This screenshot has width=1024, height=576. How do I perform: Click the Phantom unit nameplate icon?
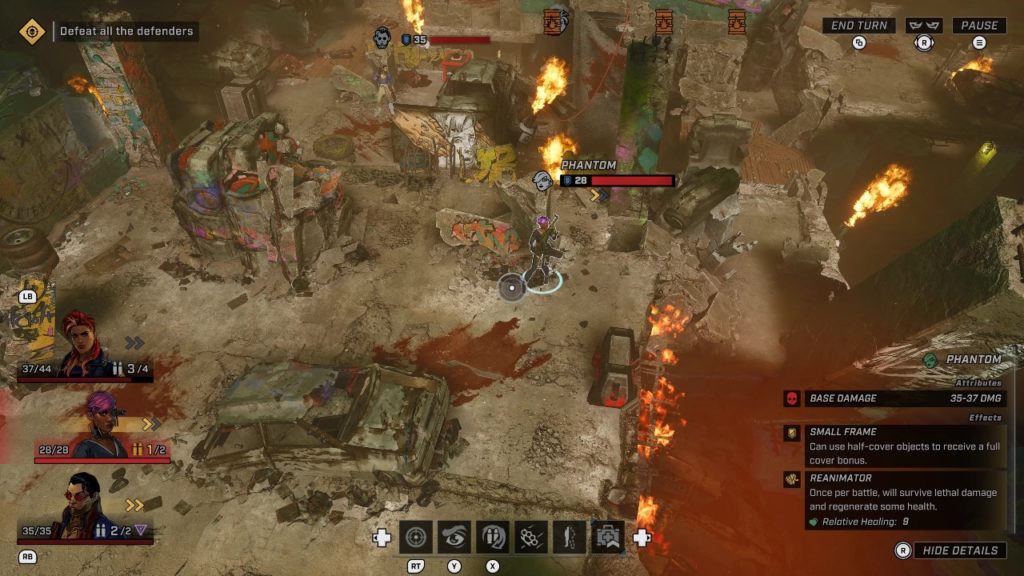[543, 180]
